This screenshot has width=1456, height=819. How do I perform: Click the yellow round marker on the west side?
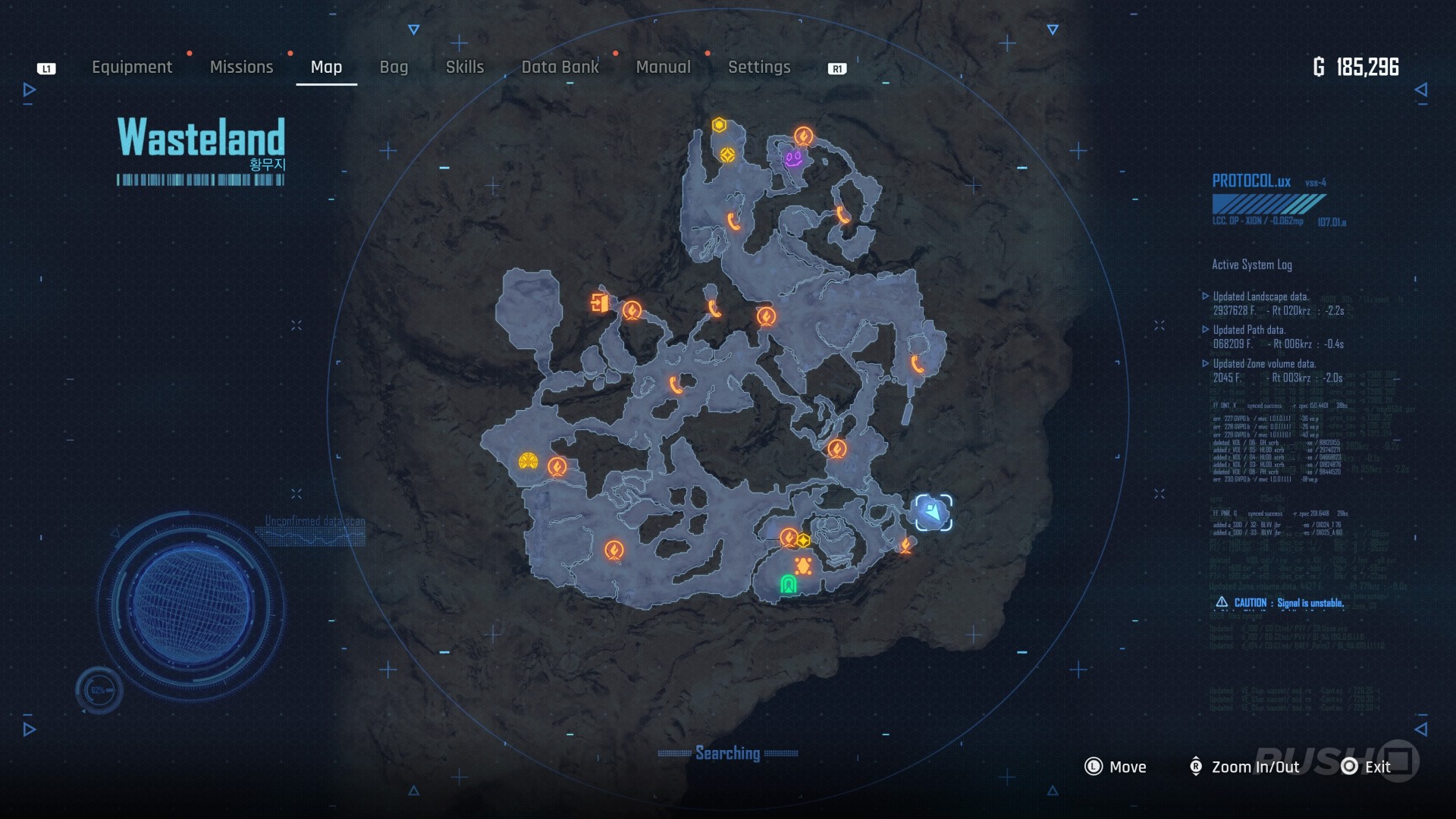point(529,461)
